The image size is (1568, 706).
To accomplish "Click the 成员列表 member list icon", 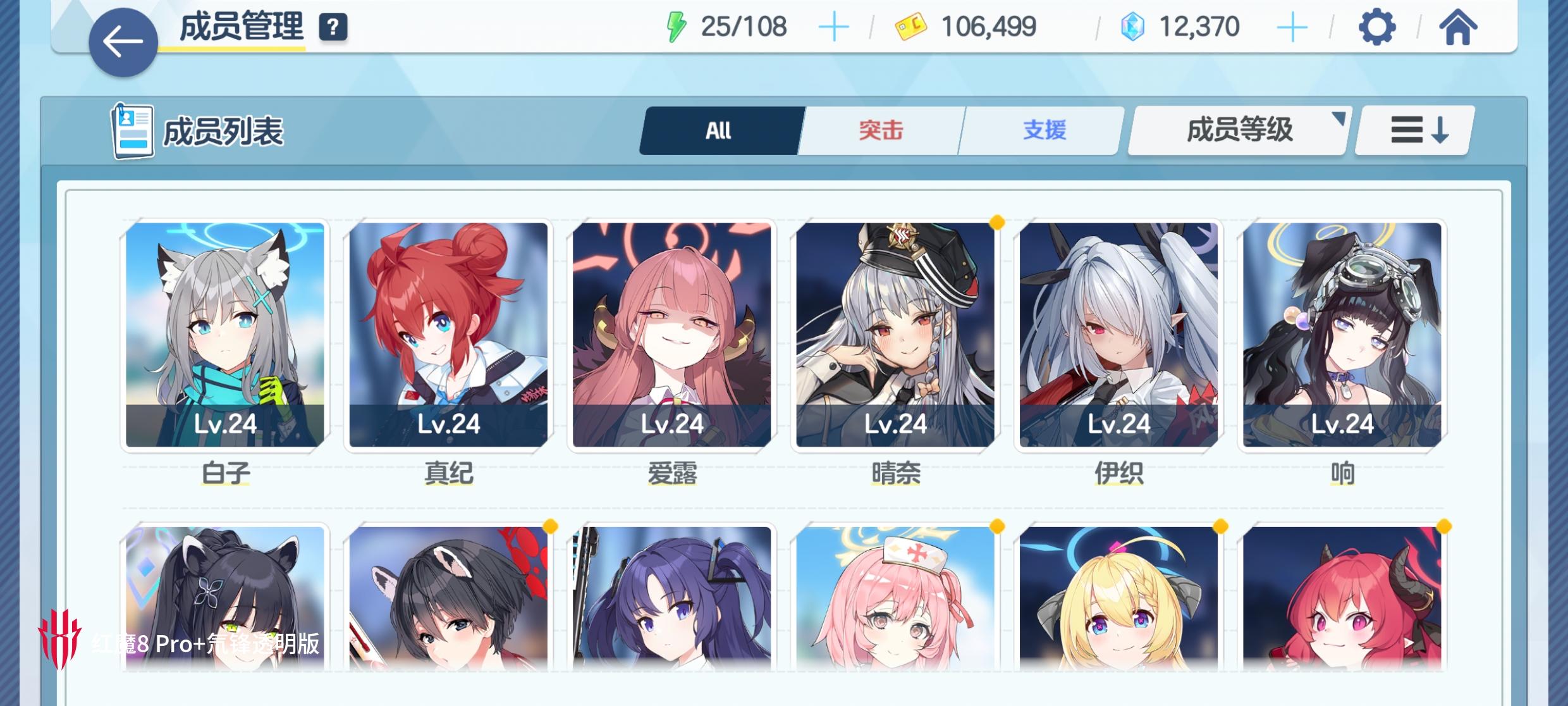I will pyautogui.click(x=132, y=128).
